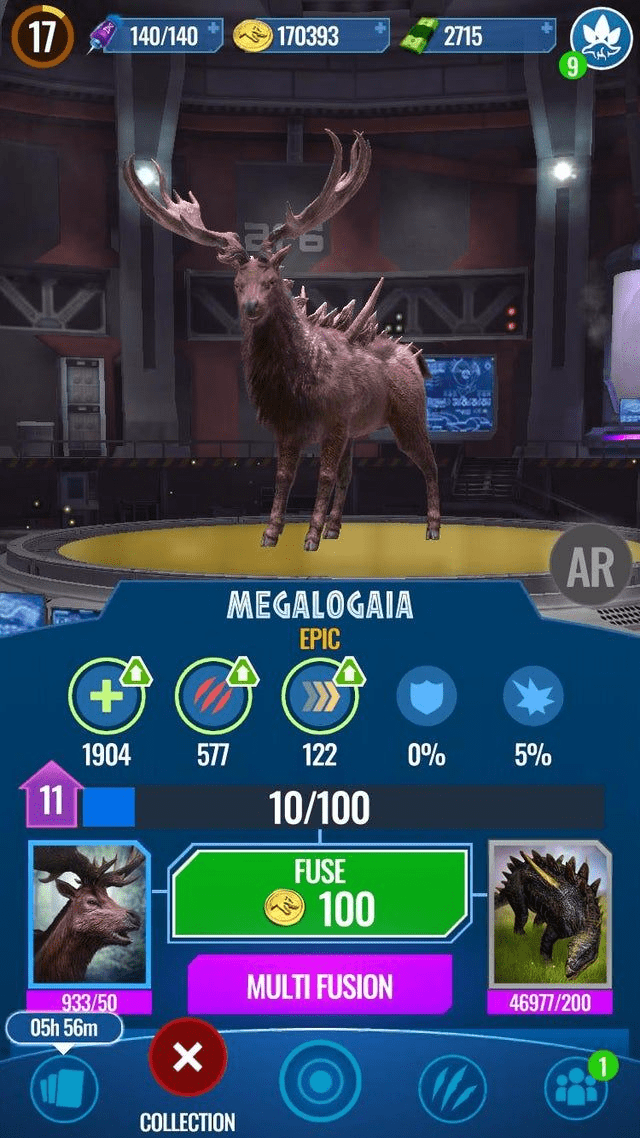The image size is (640, 1138).
Task: Add more darts via plus button
Action: click(213, 34)
